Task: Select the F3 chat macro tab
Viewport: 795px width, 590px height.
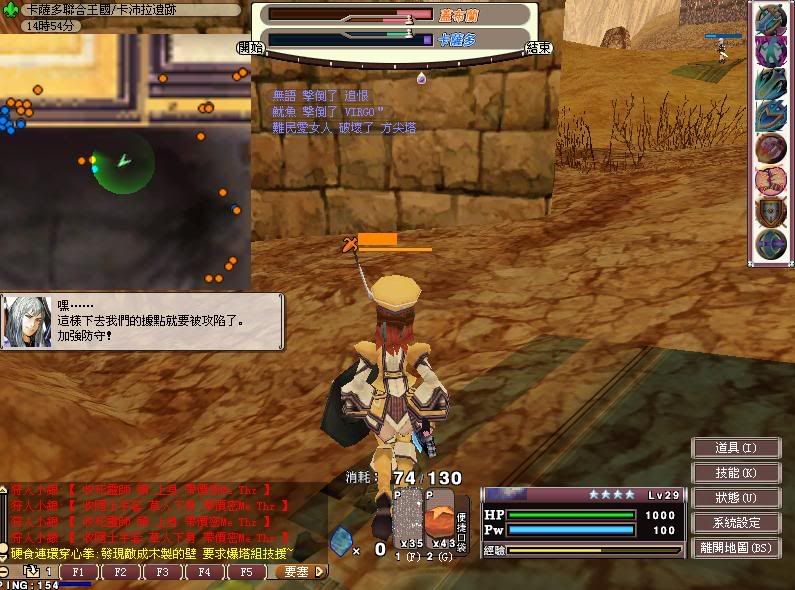Action: (x=162, y=572)
